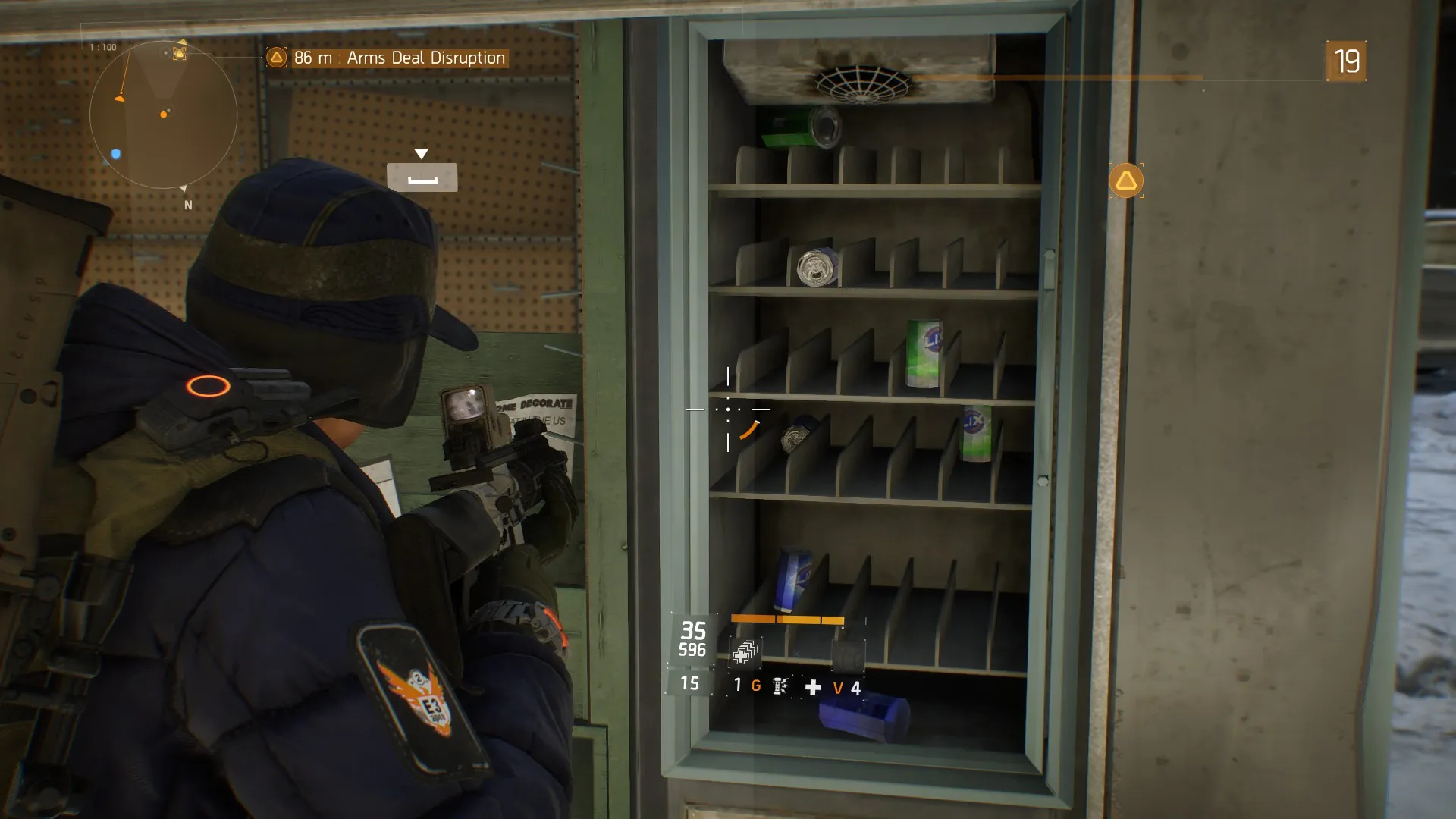Click the mission marker on the minimap edge
Screen dimensions: 1456x819
pos(179,52)
